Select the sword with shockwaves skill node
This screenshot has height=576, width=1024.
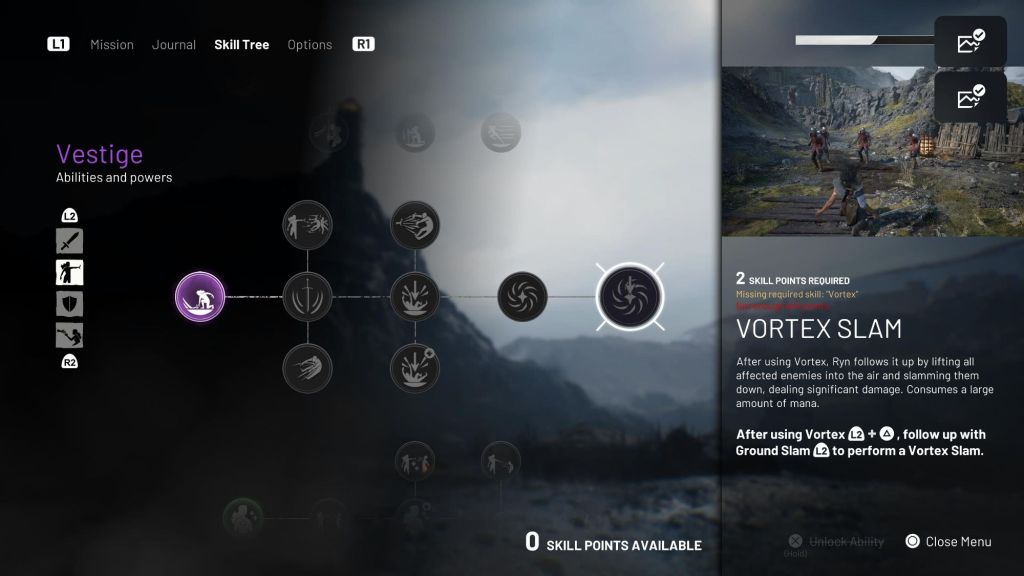click(308, 297)
